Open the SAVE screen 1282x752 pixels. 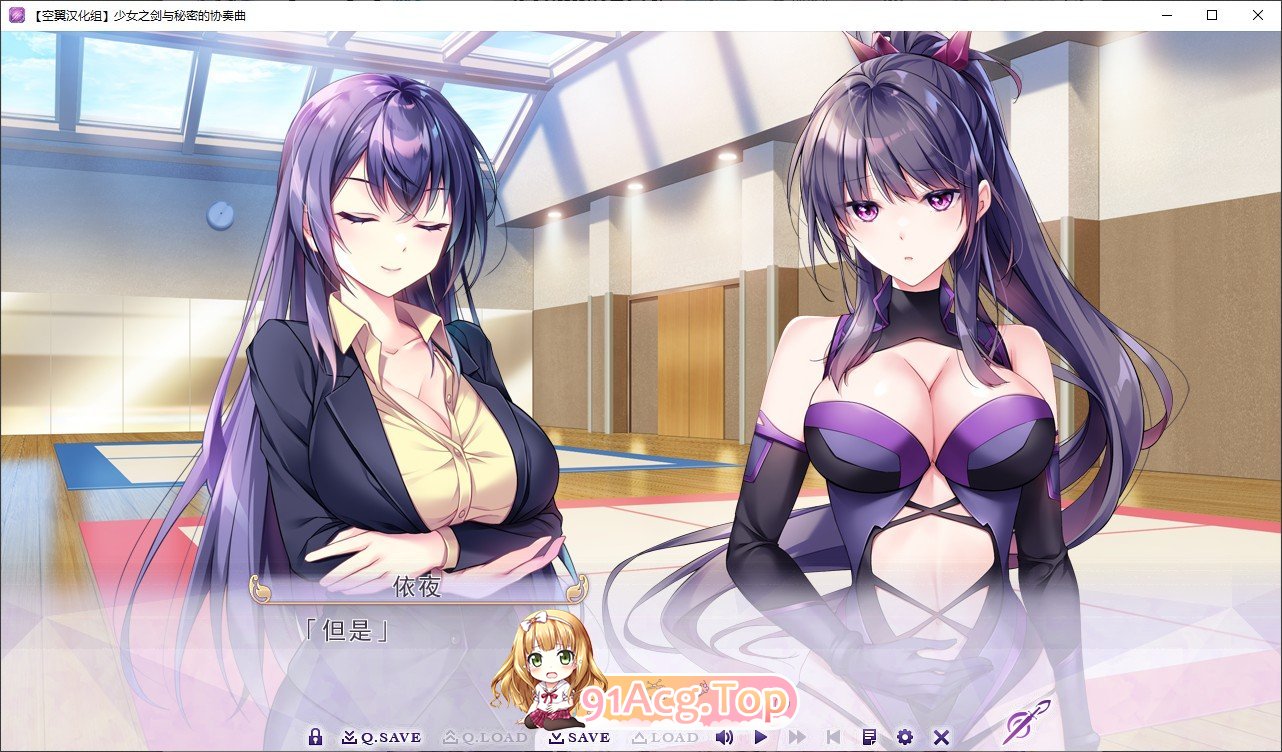tap(580, 737)
